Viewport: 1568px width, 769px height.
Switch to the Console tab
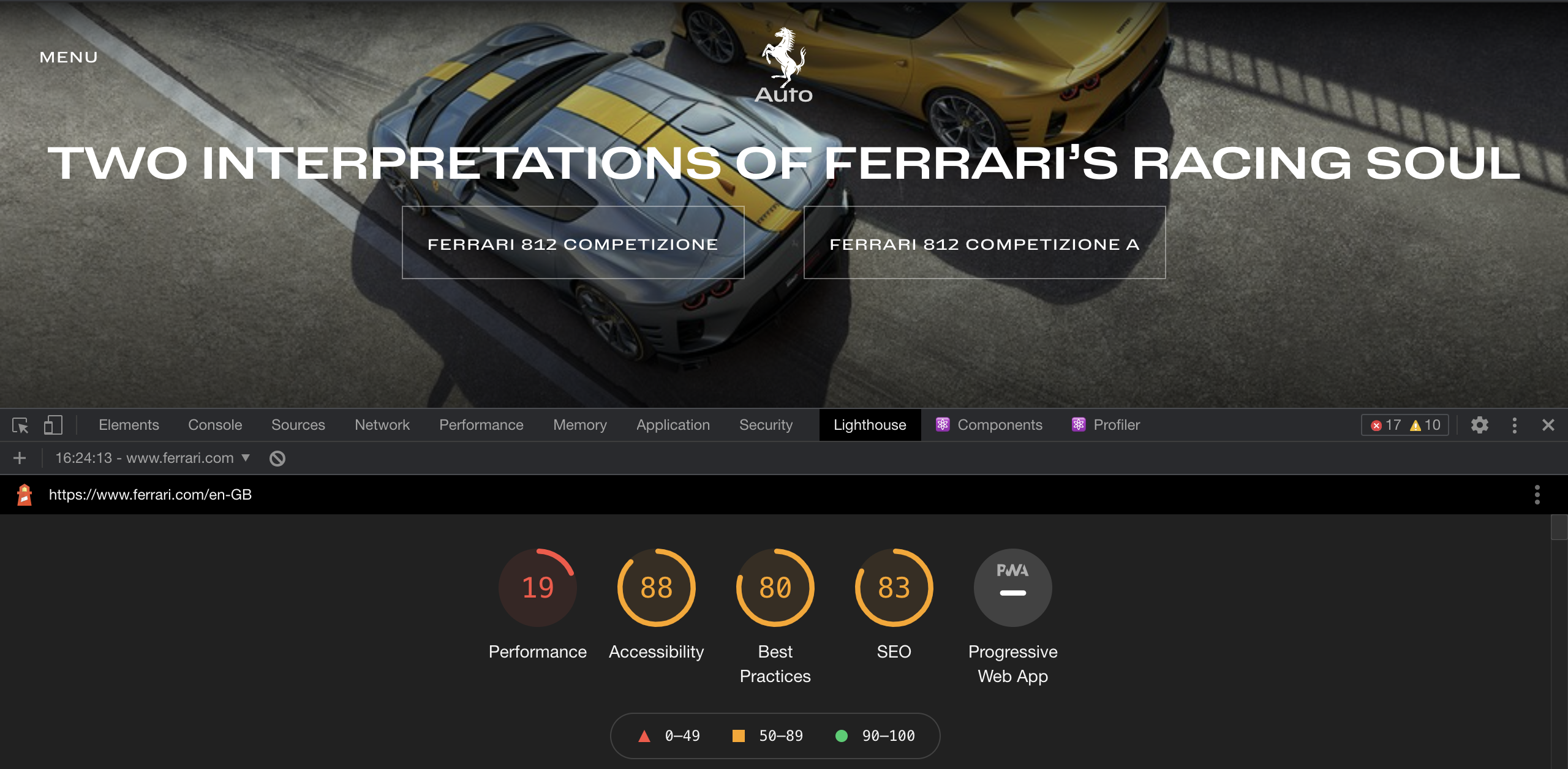[x=215, y=424]
